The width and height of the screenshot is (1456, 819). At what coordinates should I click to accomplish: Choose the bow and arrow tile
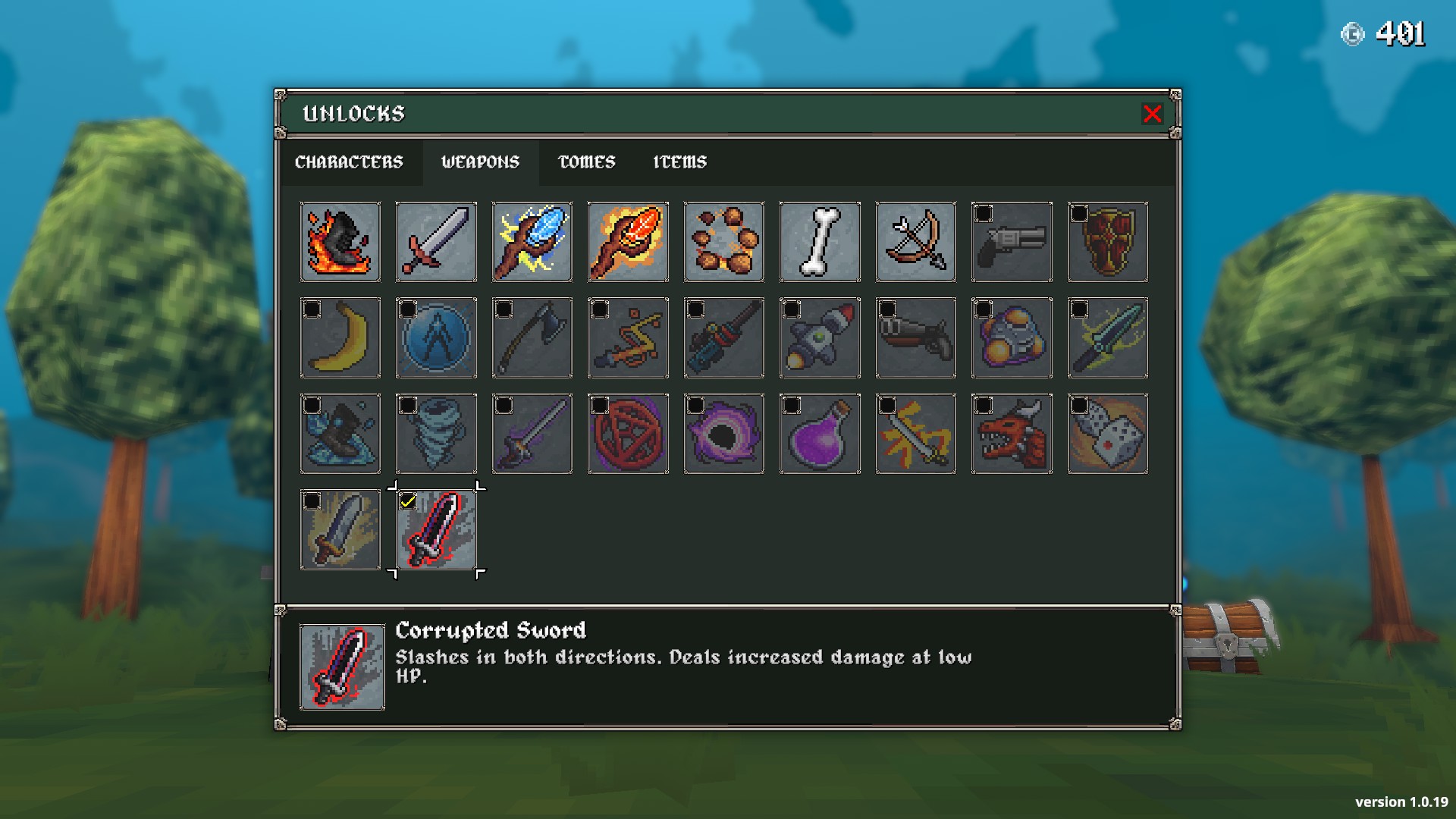tap(915, 242)
